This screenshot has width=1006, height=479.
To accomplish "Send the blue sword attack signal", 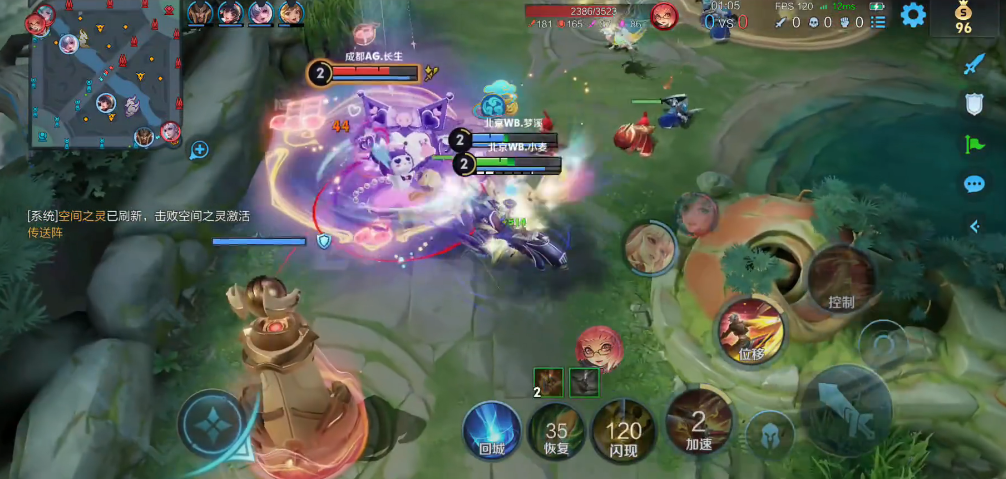I will [974, 65].
